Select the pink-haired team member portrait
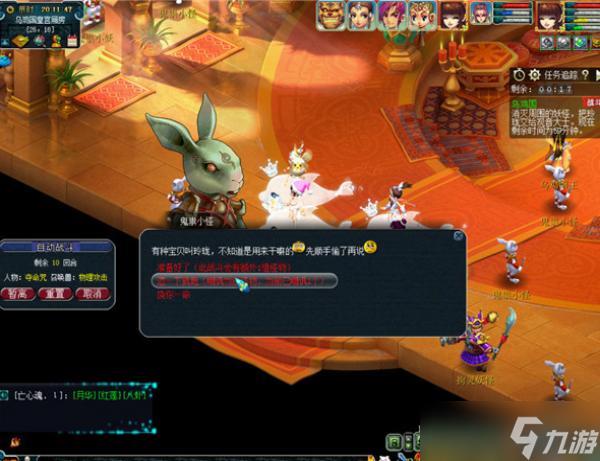The width and height of the screenshot is (600, 461). (391, 14)
